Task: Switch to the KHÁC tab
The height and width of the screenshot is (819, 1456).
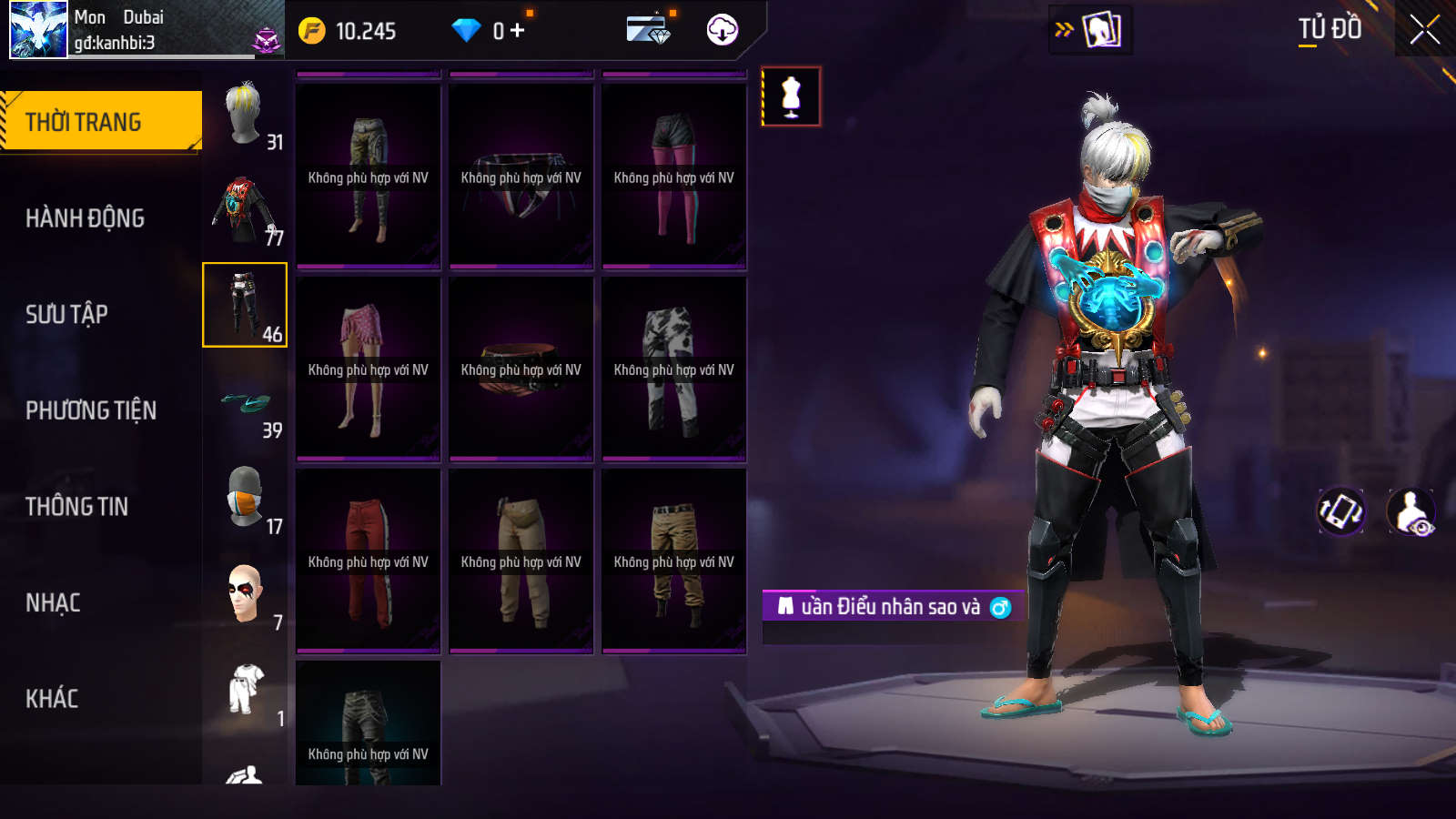Action: (52, 699)
